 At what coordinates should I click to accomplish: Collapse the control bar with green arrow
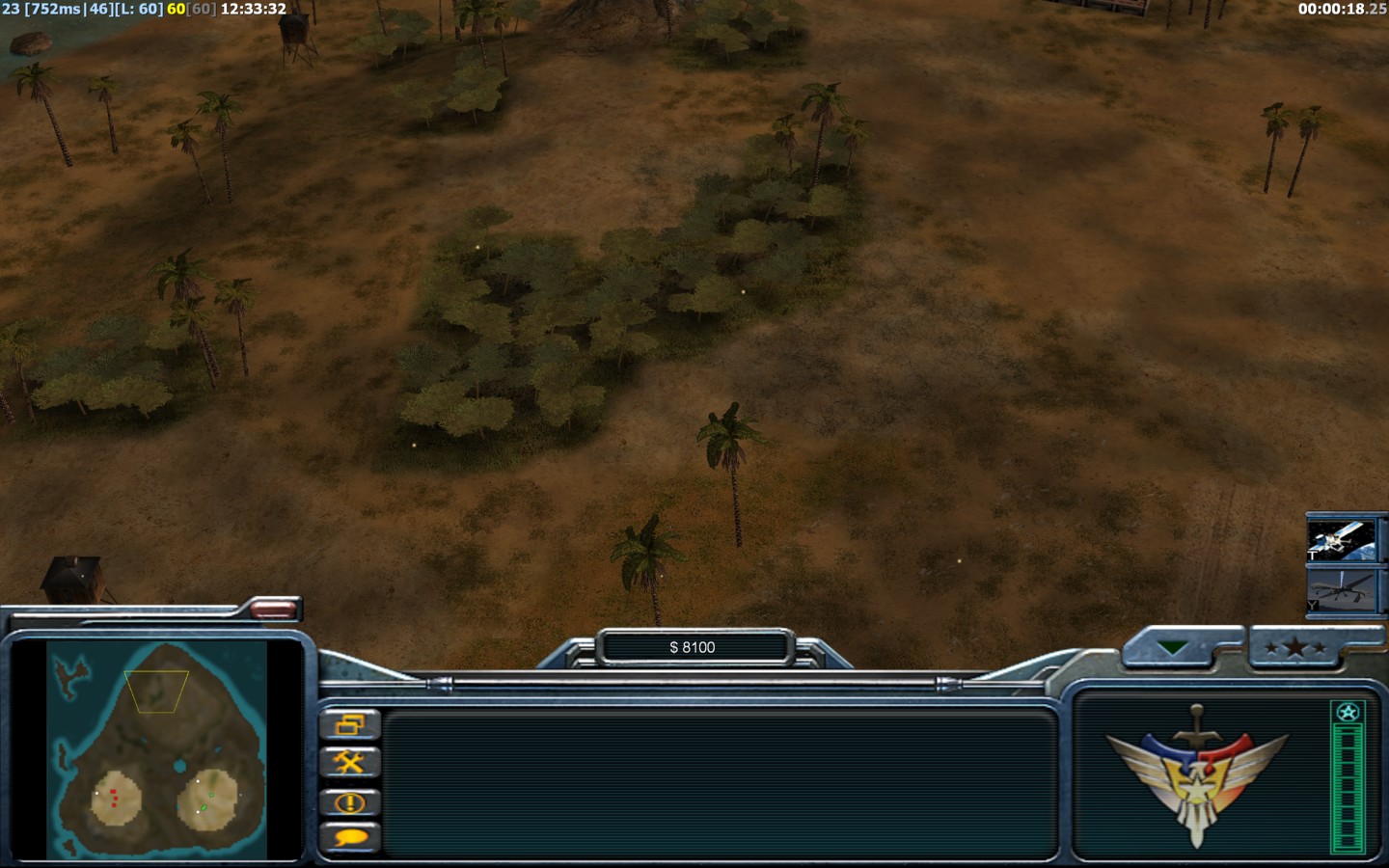(1173, 648)
